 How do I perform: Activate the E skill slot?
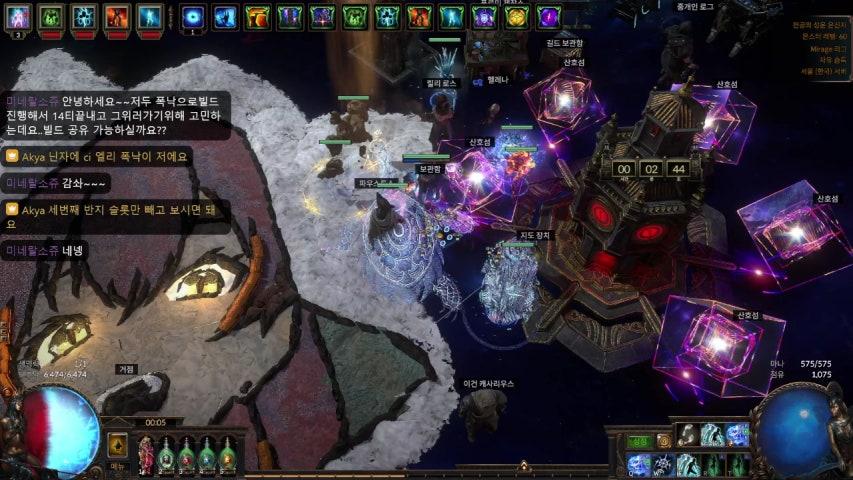(x=687, y=465)
